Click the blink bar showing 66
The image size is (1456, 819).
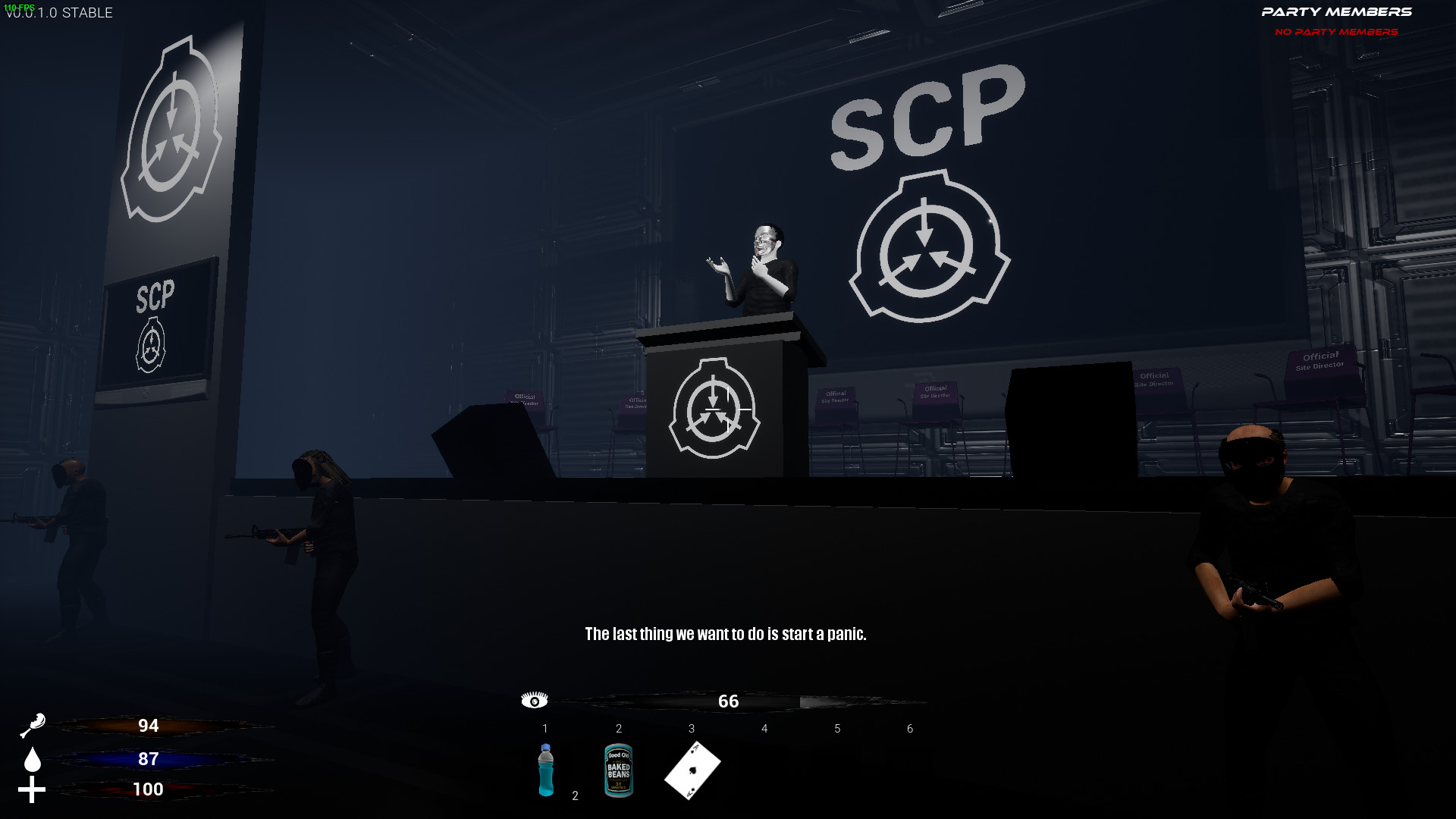pos(728,701)
